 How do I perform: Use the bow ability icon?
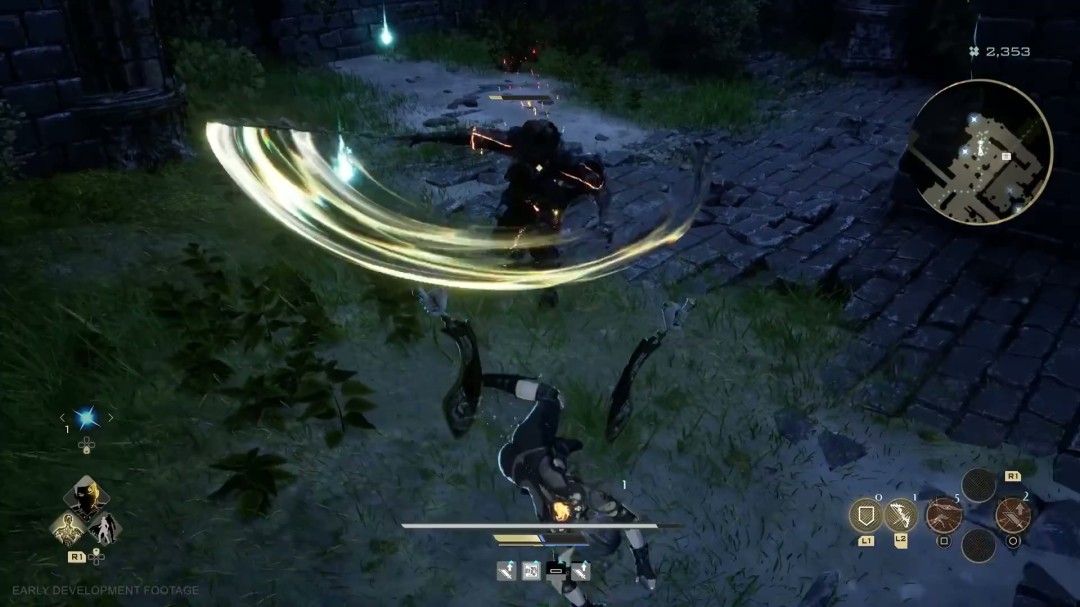pos(901,515)
